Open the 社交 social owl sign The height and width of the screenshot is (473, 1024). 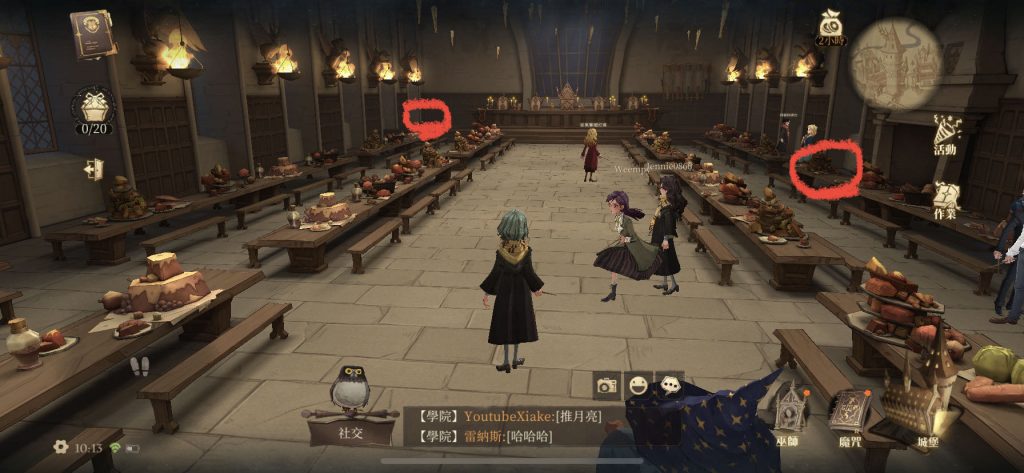coord(350,410)
